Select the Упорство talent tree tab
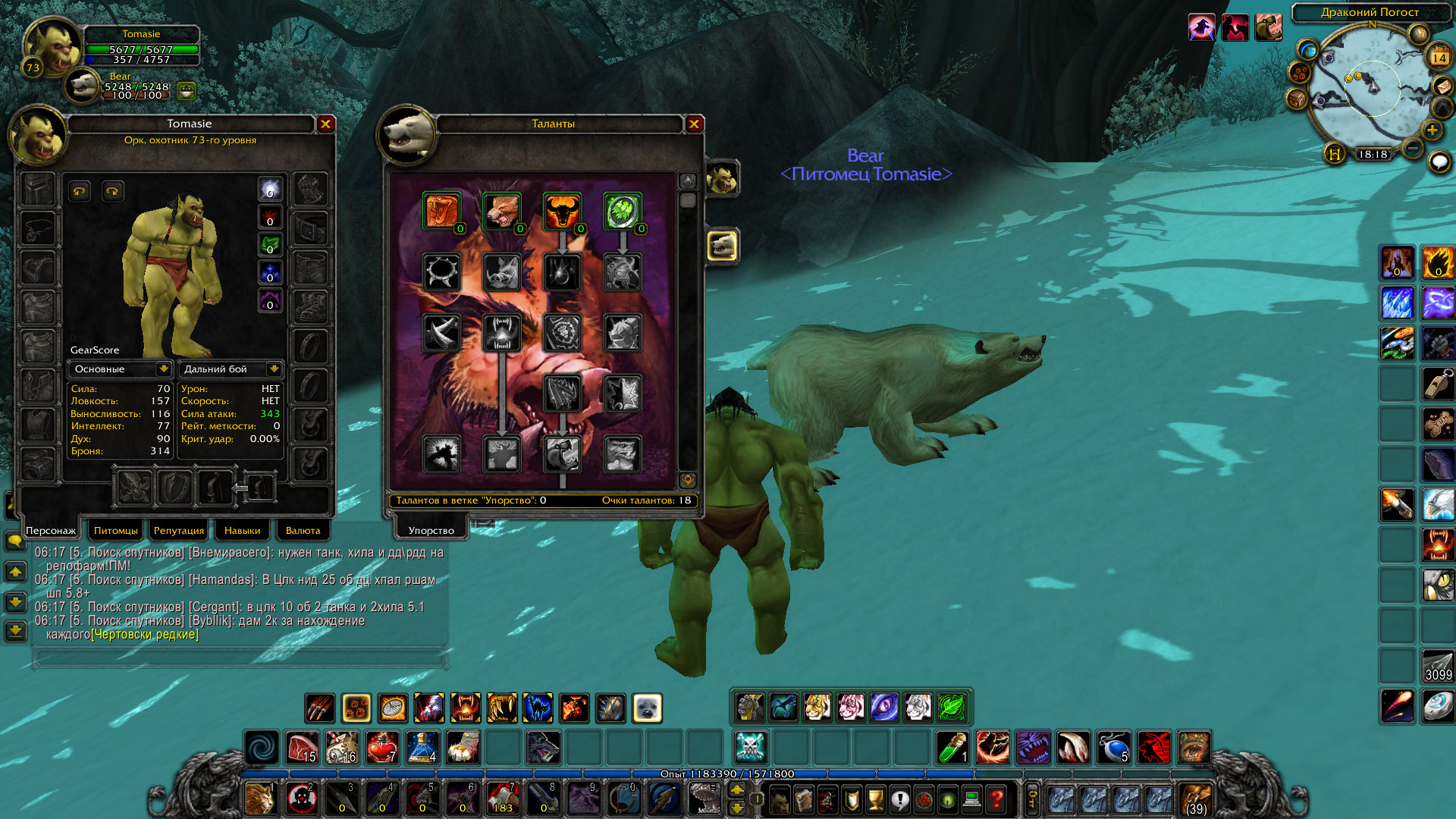This screenshot has width=1456, height=819. coord(431,530)
